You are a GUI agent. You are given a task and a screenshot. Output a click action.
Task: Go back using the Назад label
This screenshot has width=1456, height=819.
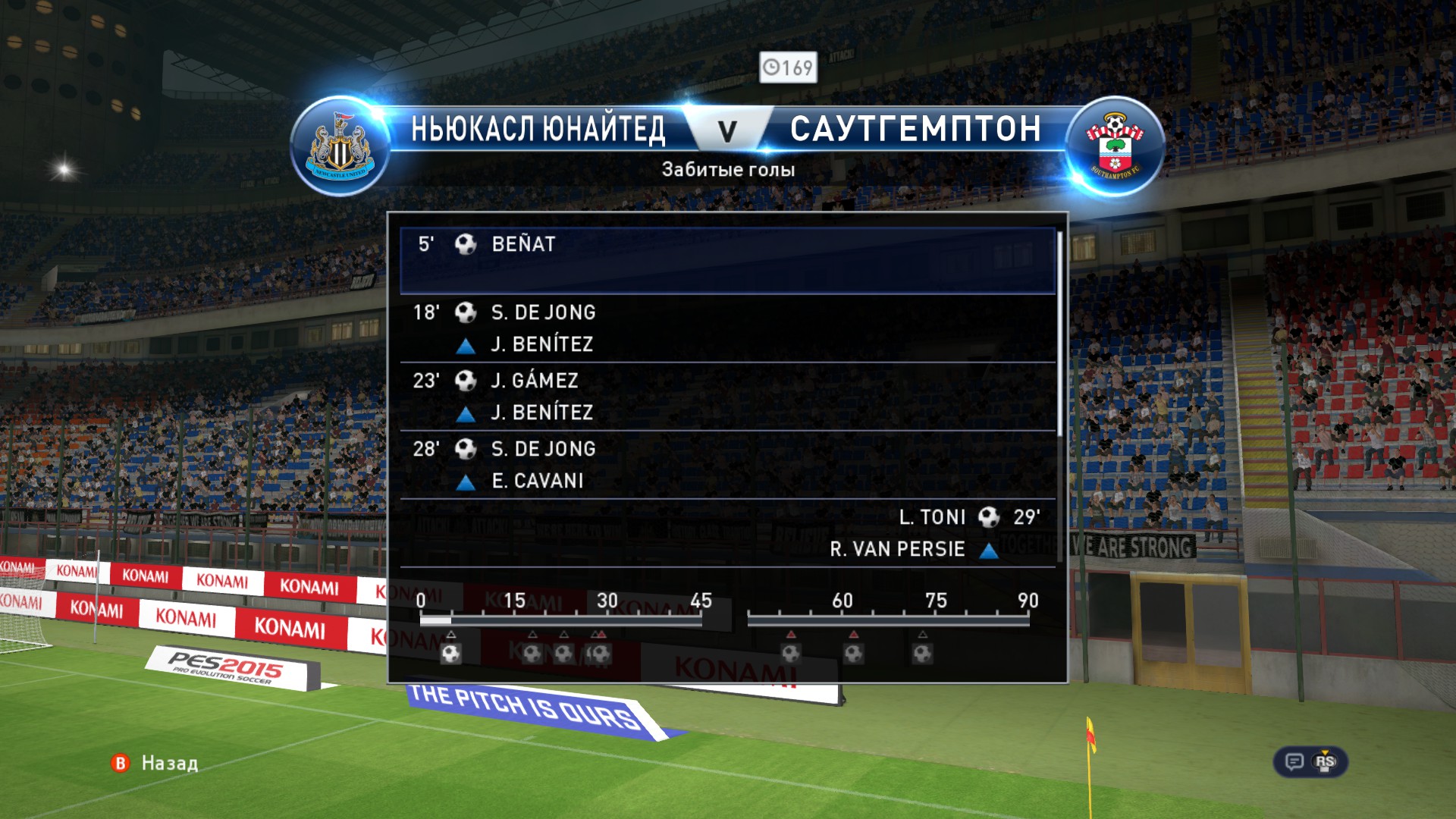click(x=169, y=763)
